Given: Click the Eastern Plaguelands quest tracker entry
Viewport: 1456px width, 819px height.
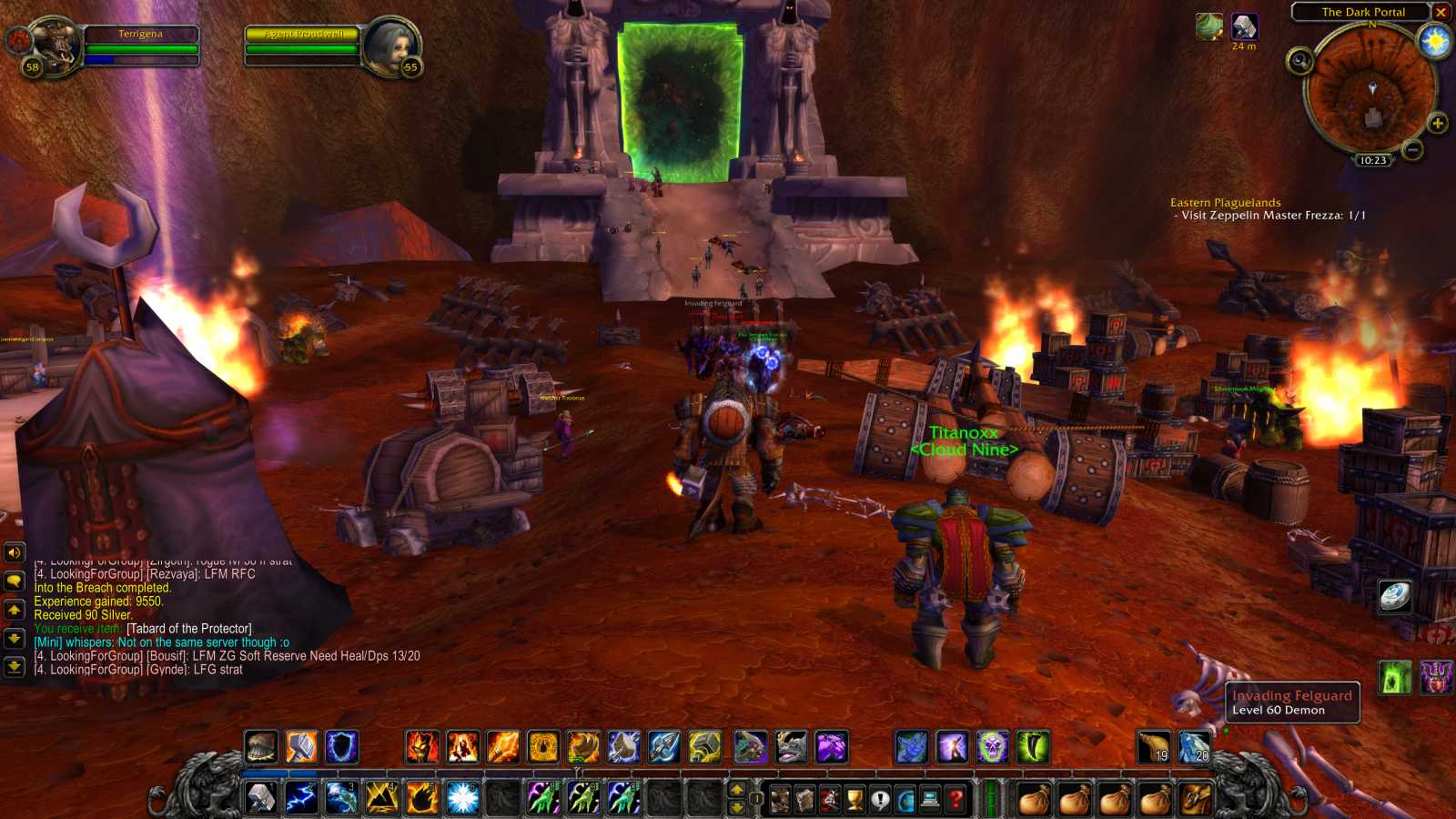Looking at the screenshot, I should [x=1225, y=202].
